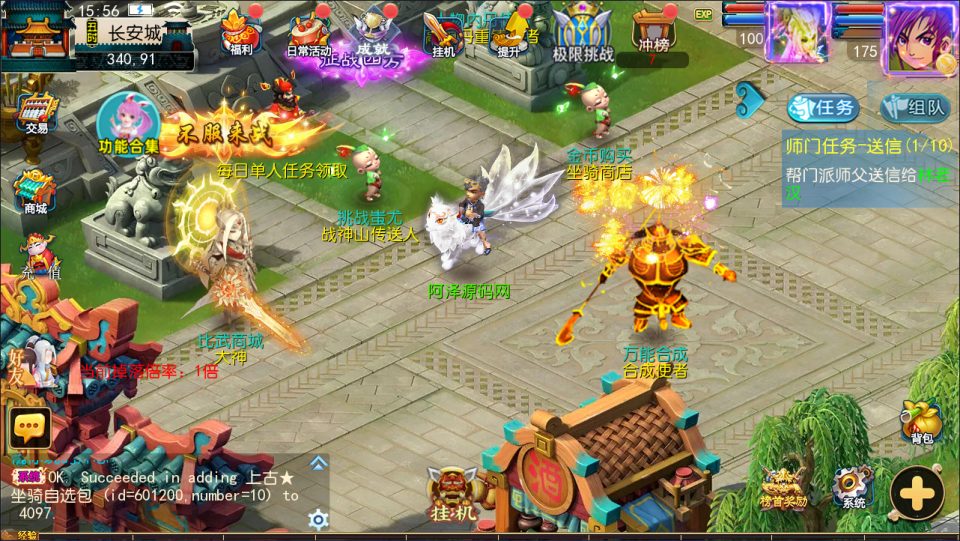Open the yellow chat bubble button

pos(29,428)
